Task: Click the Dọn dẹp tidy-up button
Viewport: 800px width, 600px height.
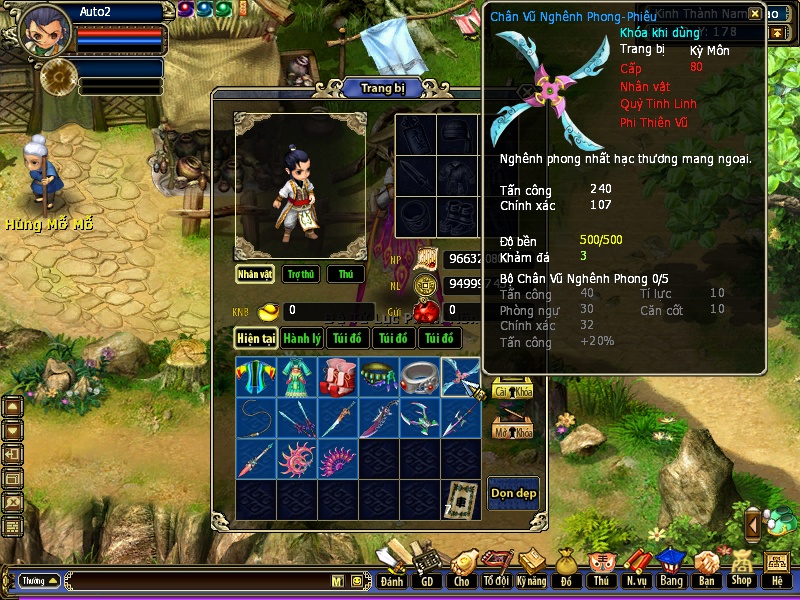Action: (x=513, y=493)
